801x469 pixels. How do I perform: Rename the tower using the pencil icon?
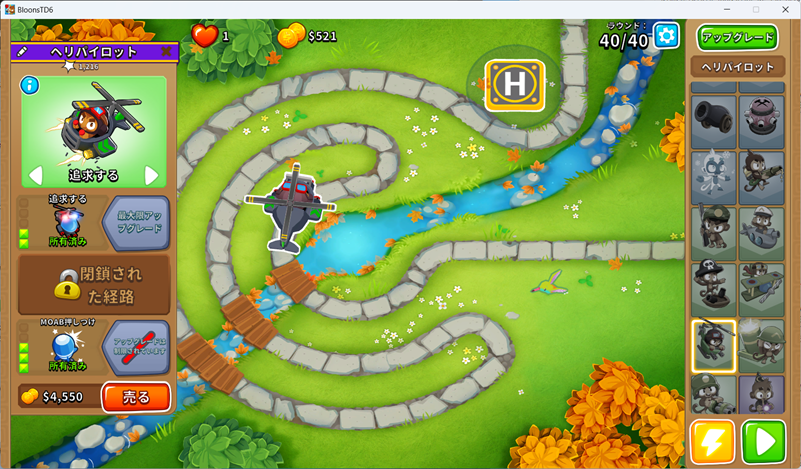pos(21,51)
